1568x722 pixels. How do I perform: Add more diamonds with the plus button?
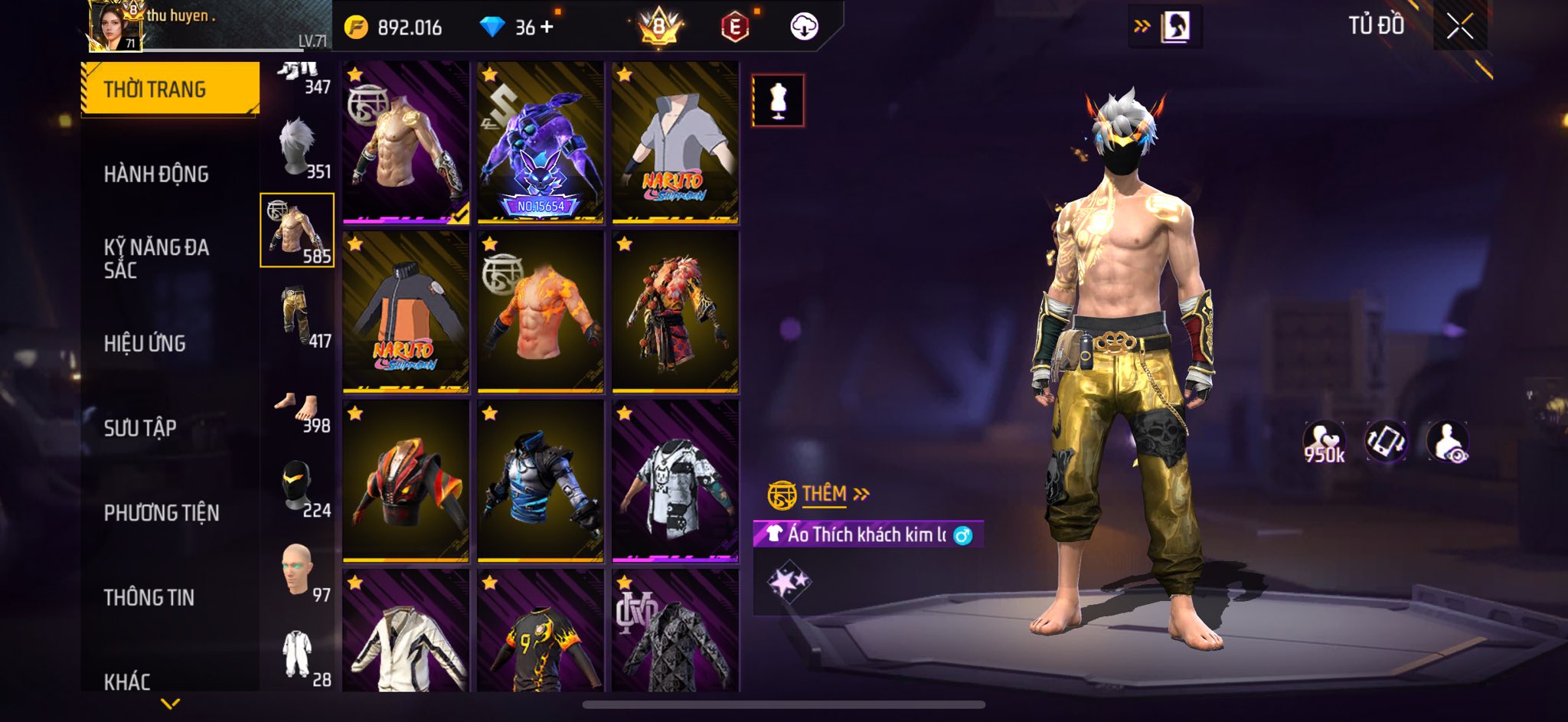(547, 28)
